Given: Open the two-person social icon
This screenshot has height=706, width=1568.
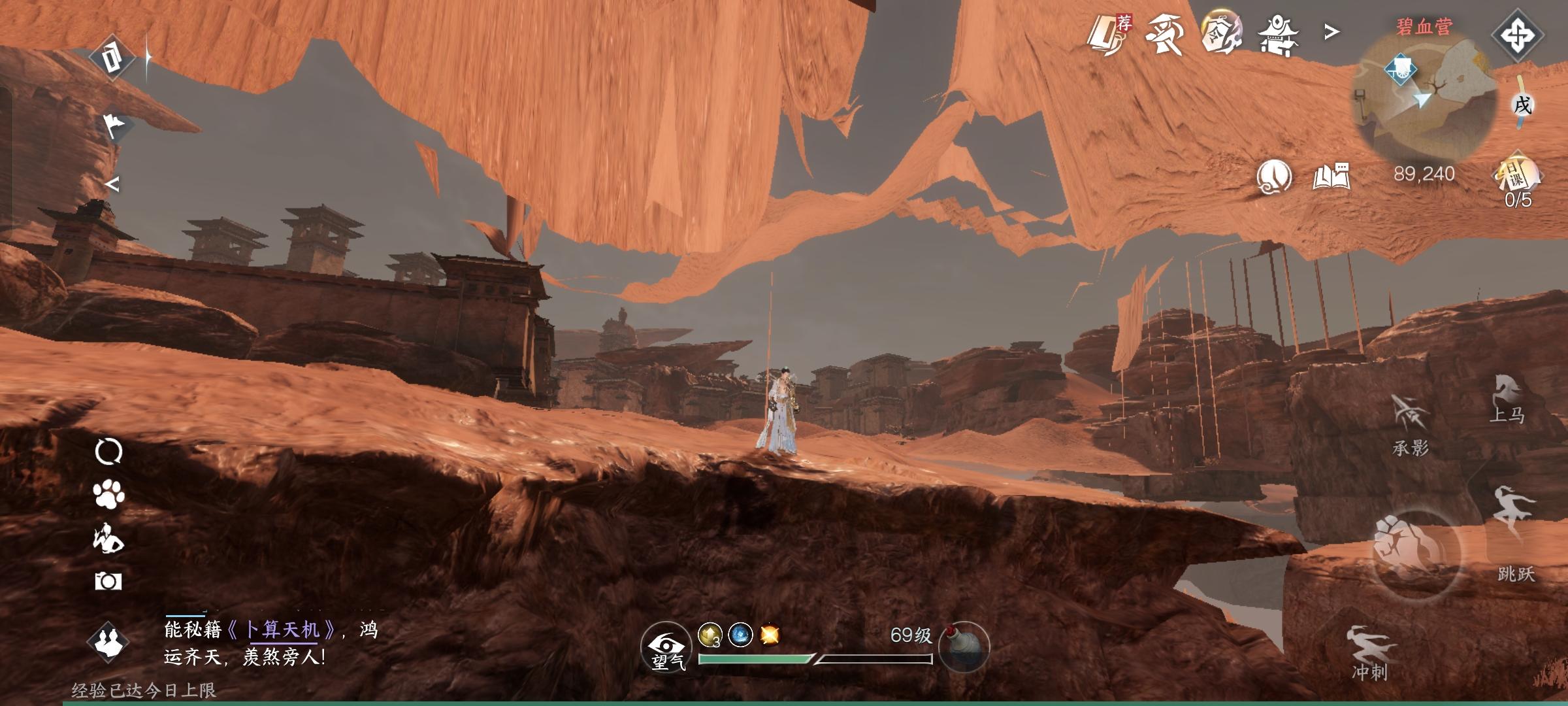Looking at the screenshot, I should click(108, 641).
